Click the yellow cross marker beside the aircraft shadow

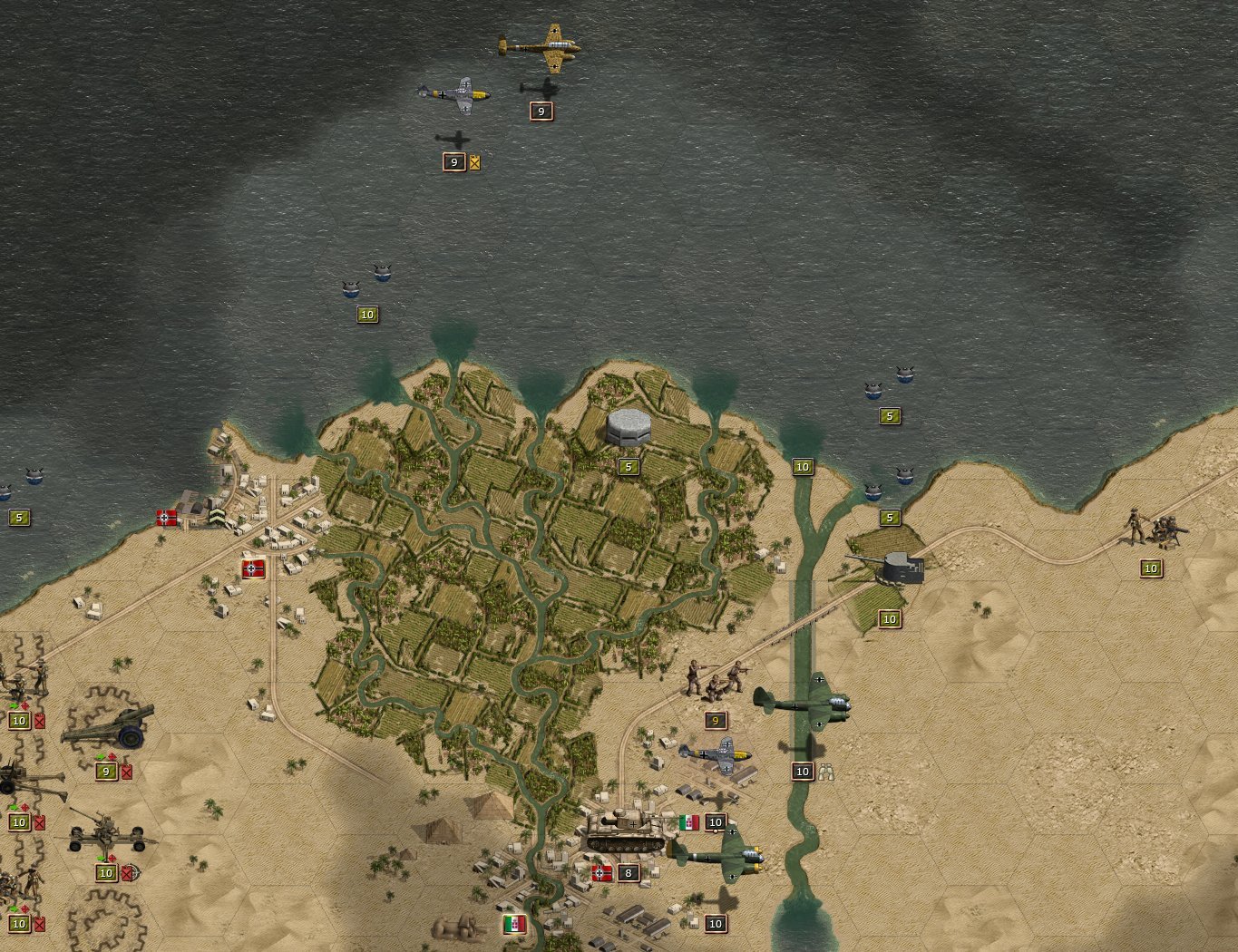coord(474,164)
